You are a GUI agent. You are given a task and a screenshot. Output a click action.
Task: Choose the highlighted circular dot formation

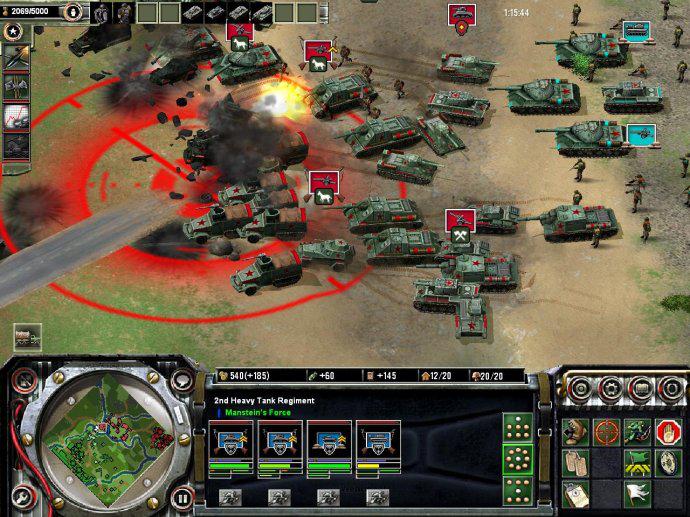coord(518,460)
